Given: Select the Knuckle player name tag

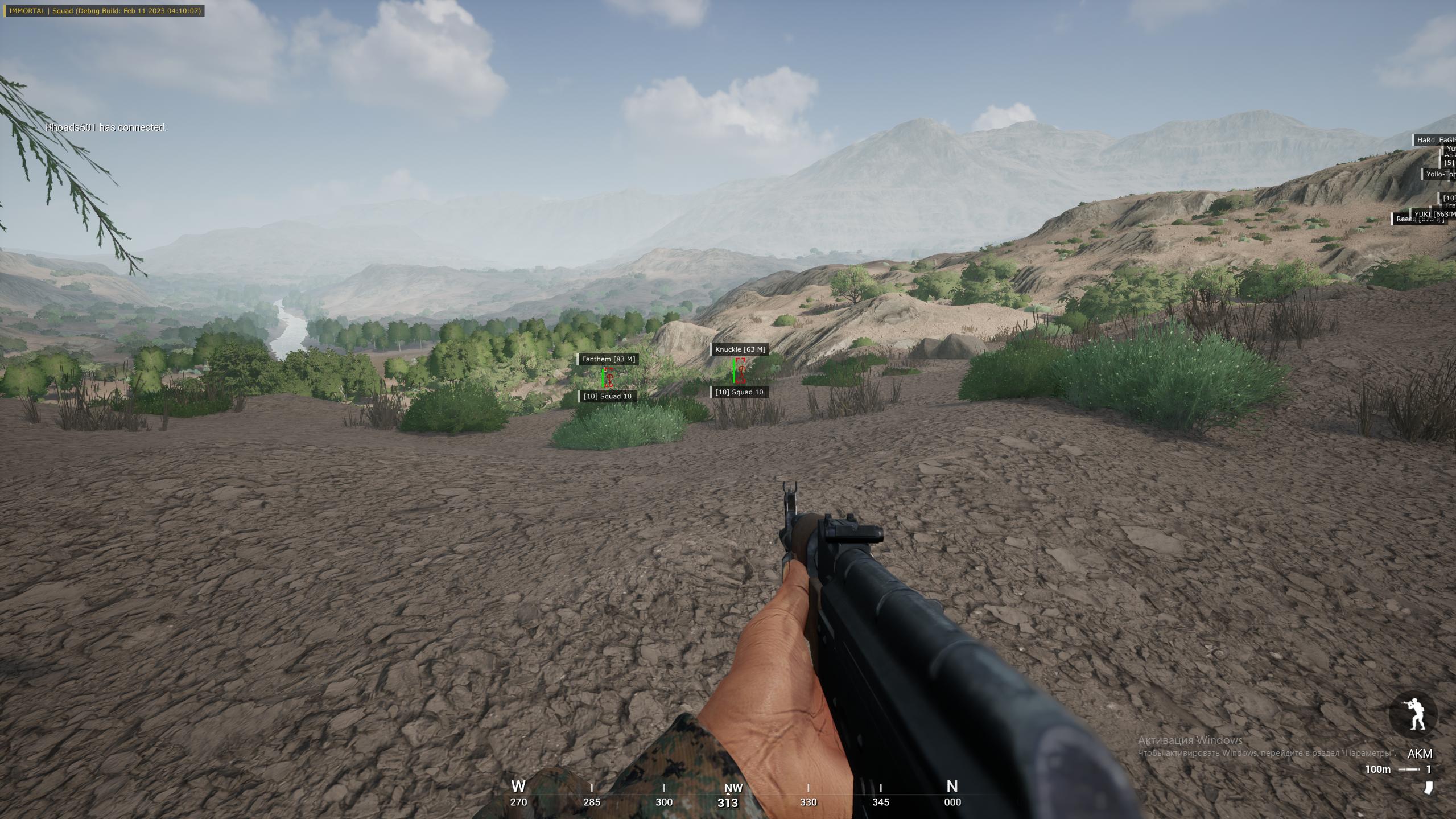Looking at the screenshot, I should point(740,349).
